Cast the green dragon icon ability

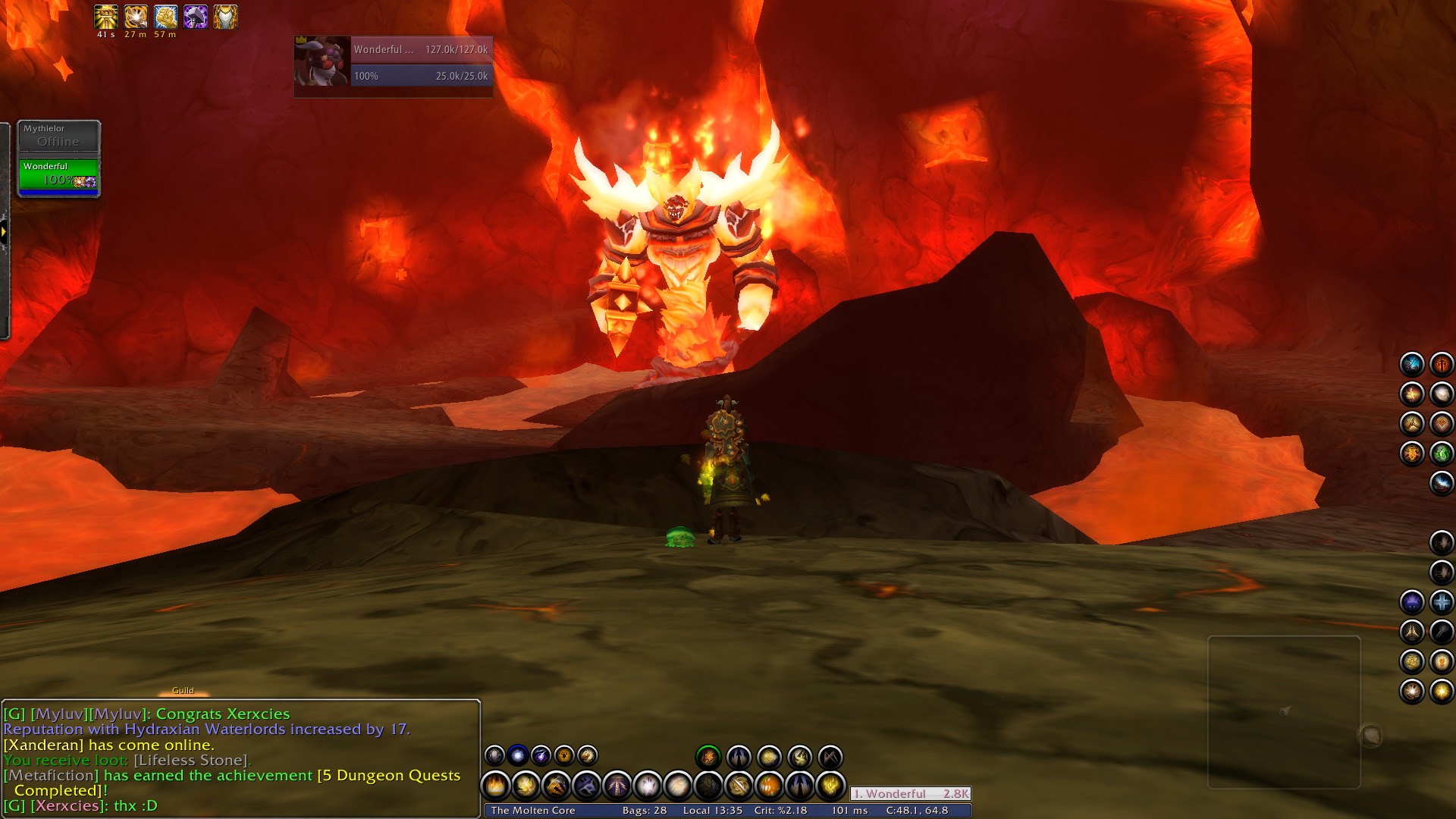[1441, 453]
